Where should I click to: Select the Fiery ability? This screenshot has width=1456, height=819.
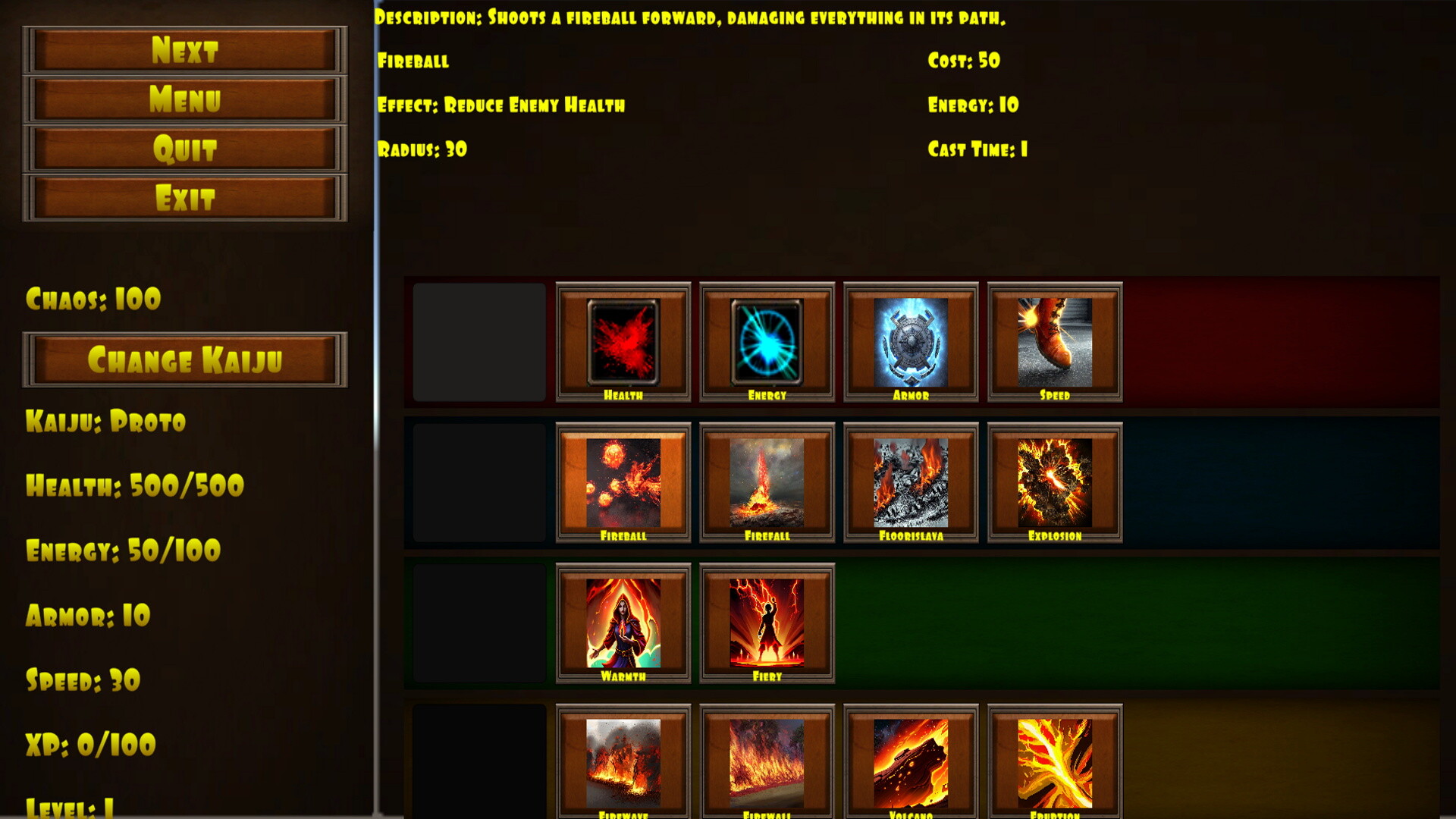pyautogui.click(x=766, y=624)
